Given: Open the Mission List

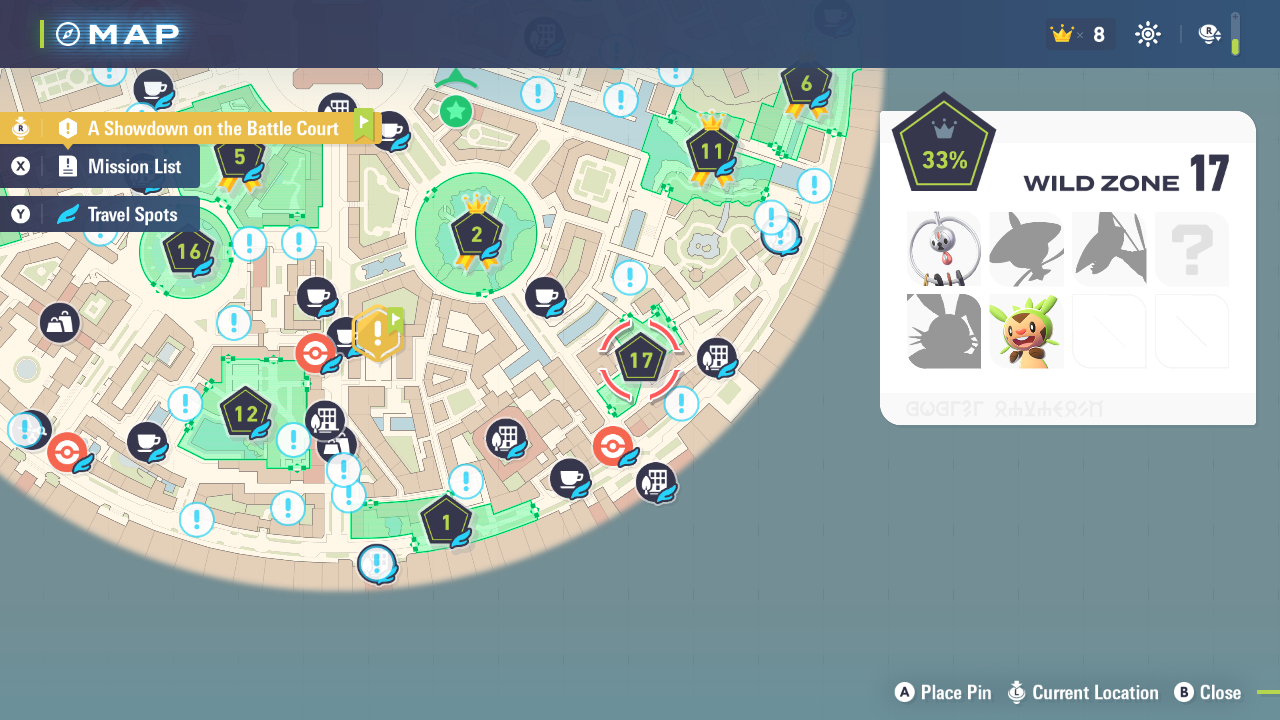Looking at the screenshot, I should [100, 166].
